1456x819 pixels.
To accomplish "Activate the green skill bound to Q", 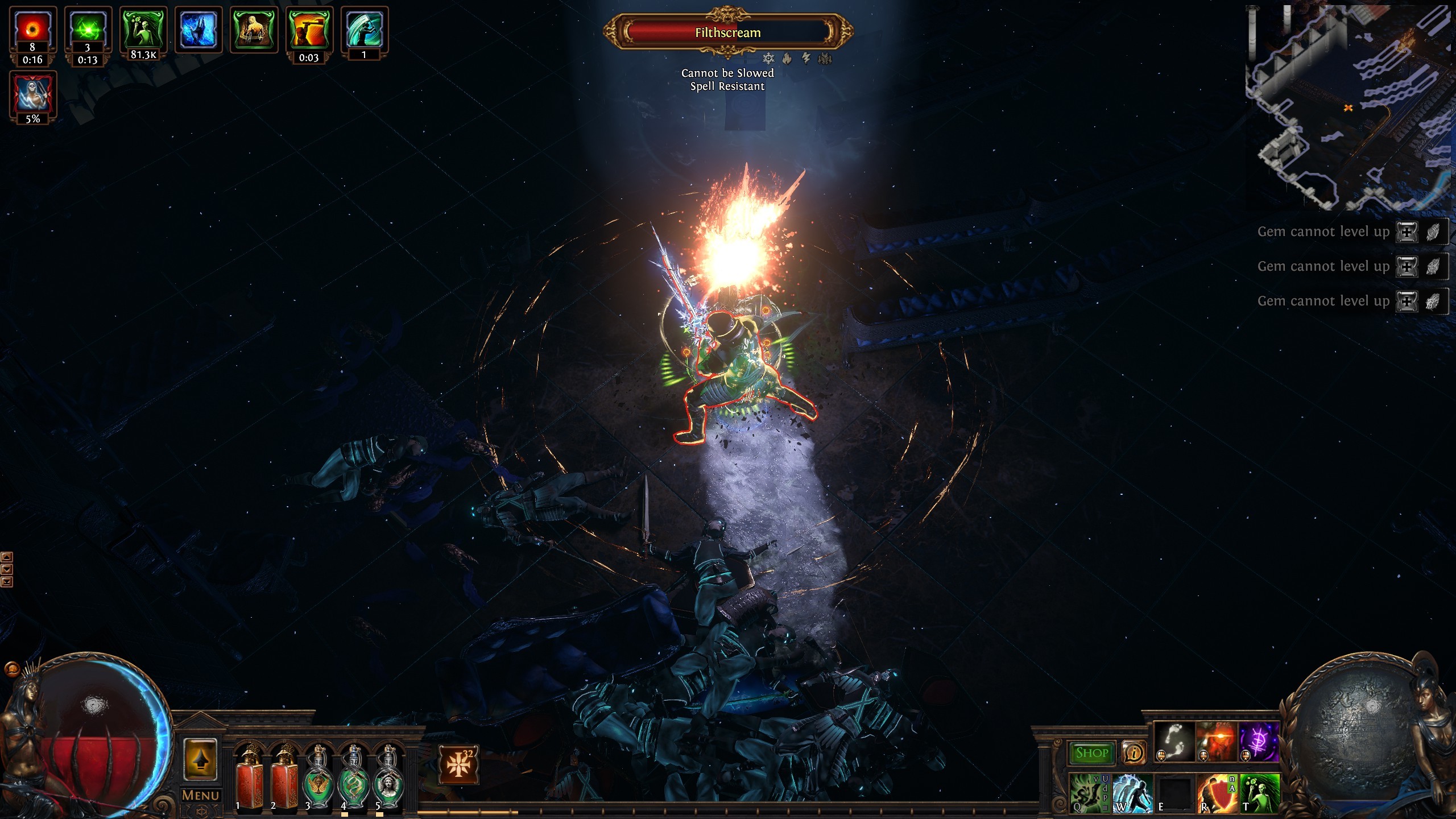I will point(1089,792).
